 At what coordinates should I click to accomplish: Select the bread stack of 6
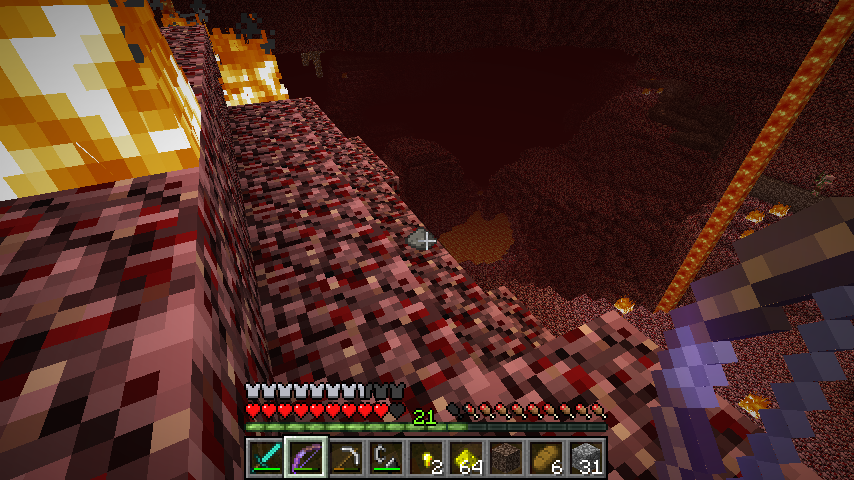pyautogui.click(x=546, y=458)
